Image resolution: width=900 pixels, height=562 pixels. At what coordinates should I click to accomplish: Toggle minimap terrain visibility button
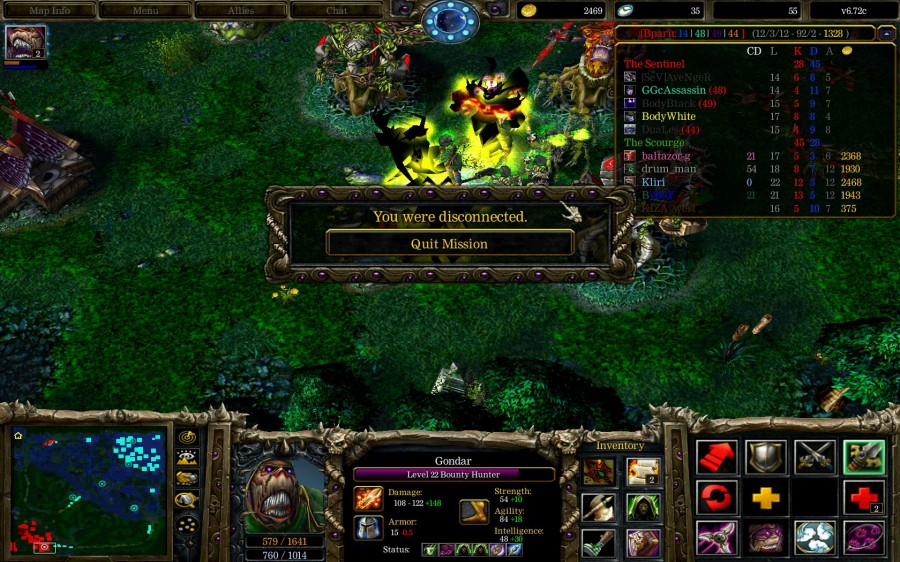186,458
